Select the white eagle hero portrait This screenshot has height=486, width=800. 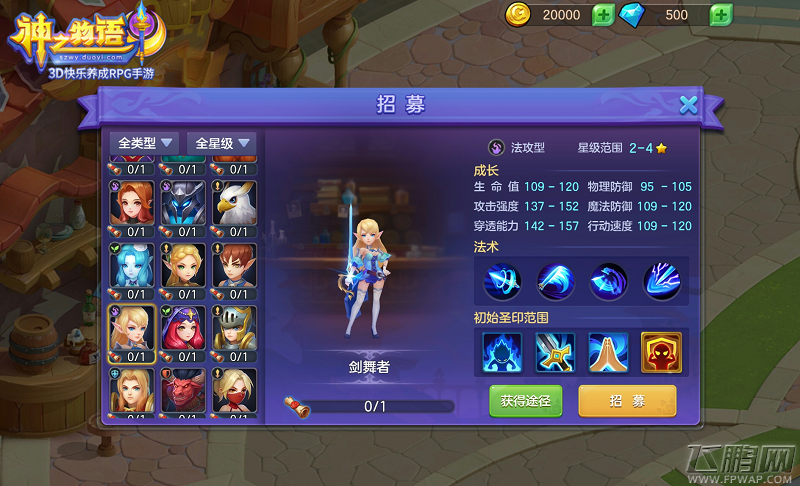[x=235, y=204]
